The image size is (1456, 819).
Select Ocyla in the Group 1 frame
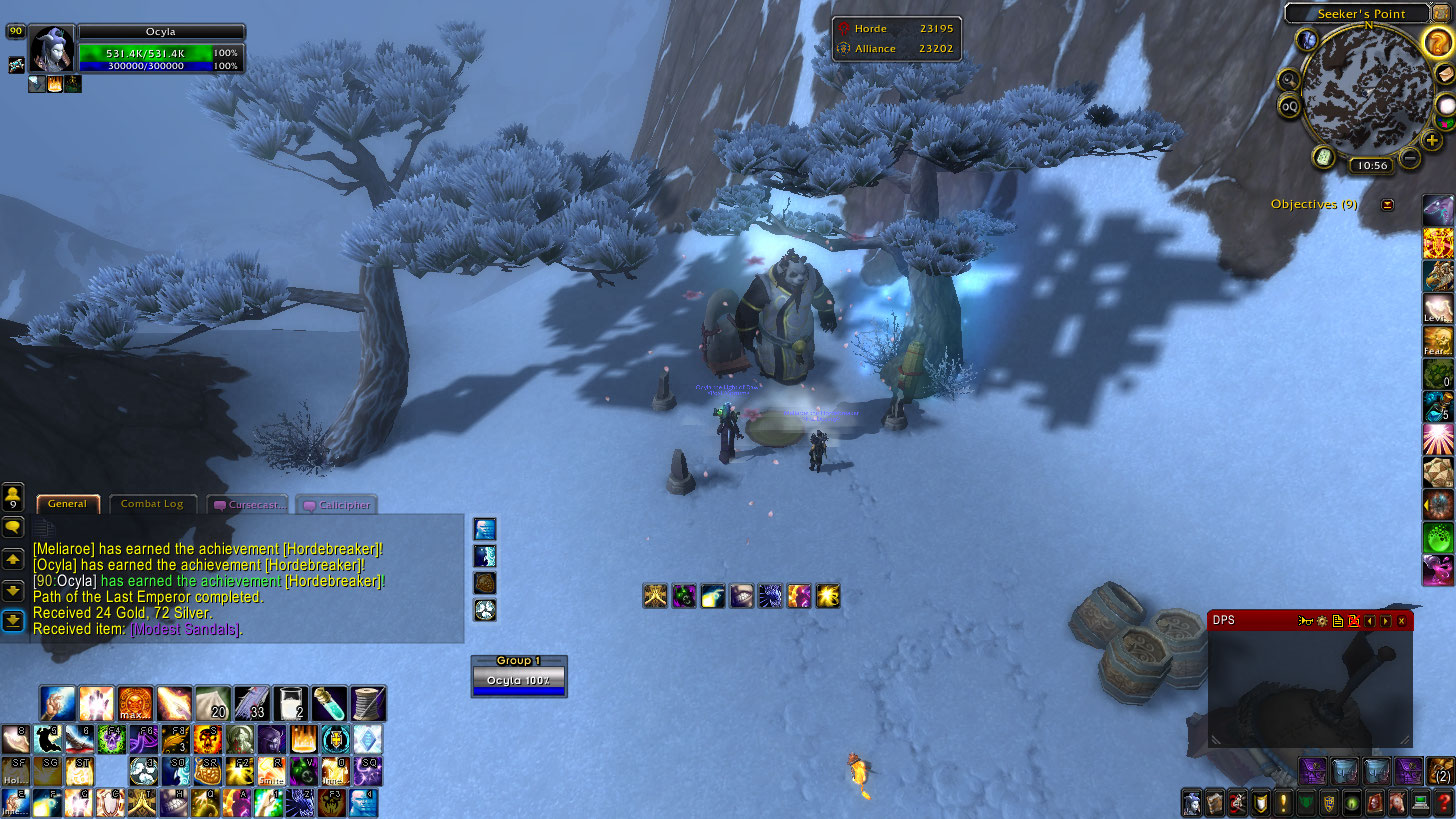(519, 680)
